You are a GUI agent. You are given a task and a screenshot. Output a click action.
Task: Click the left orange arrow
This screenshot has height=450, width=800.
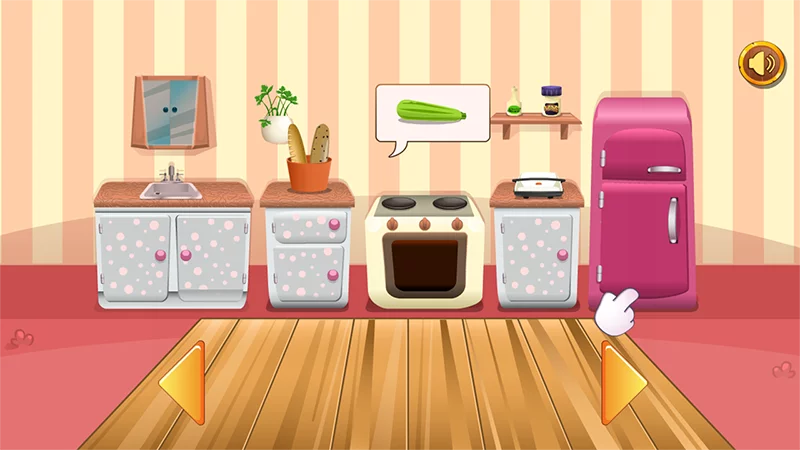[184, 384]
